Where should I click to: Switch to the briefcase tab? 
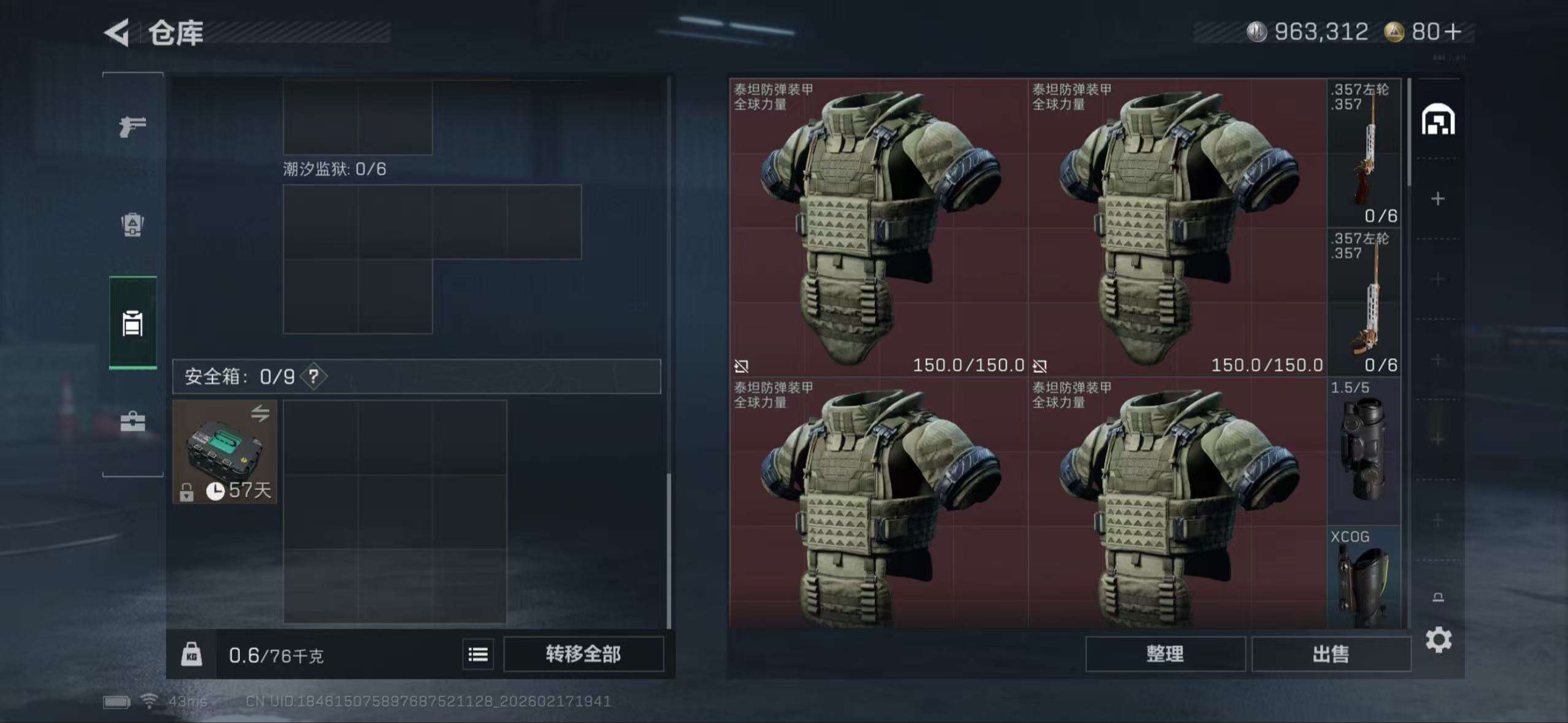pyautogui.click(x=133, y=421)
